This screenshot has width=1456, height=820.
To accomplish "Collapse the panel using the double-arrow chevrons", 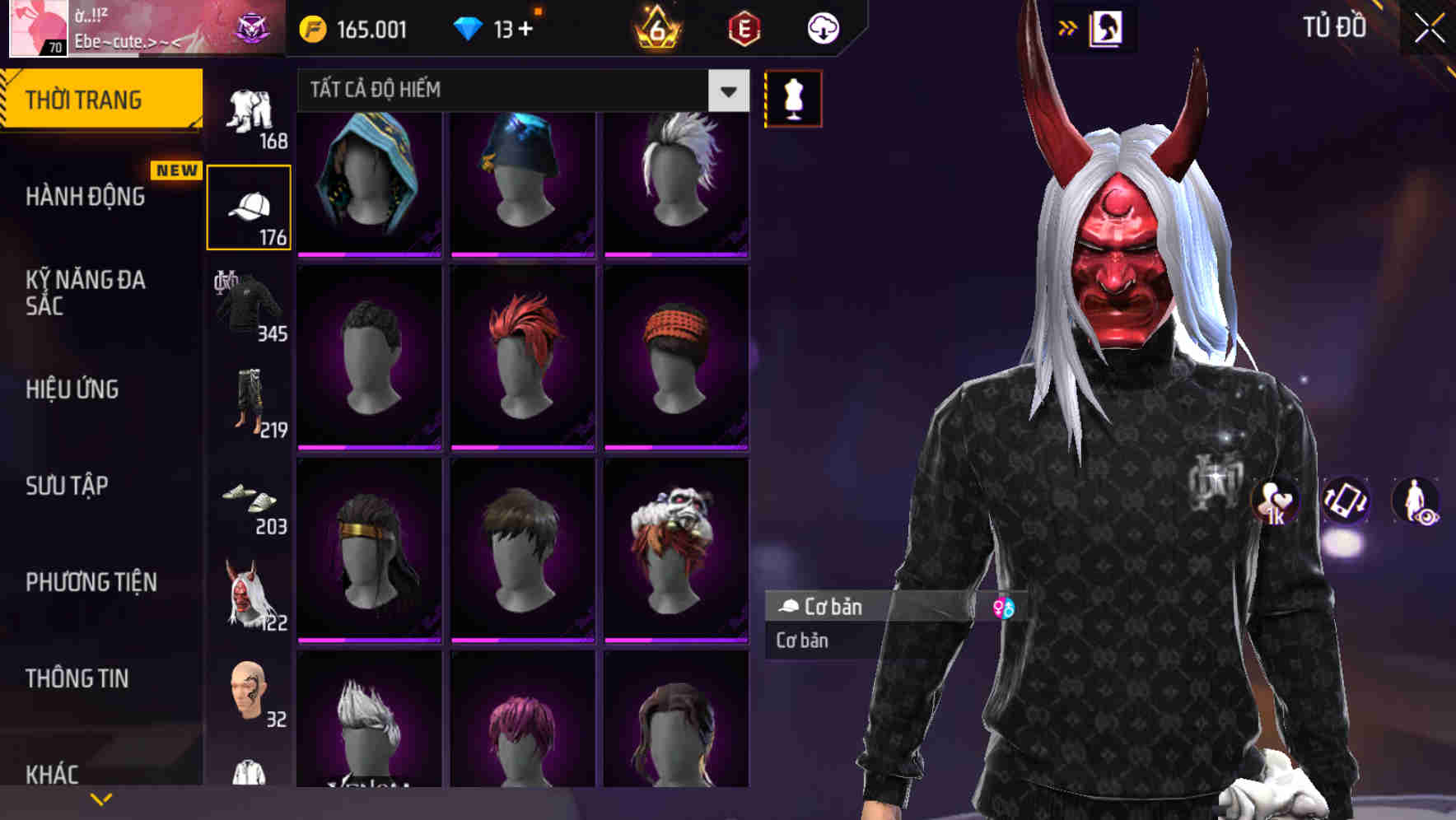I will click(x=1069, y=27).
